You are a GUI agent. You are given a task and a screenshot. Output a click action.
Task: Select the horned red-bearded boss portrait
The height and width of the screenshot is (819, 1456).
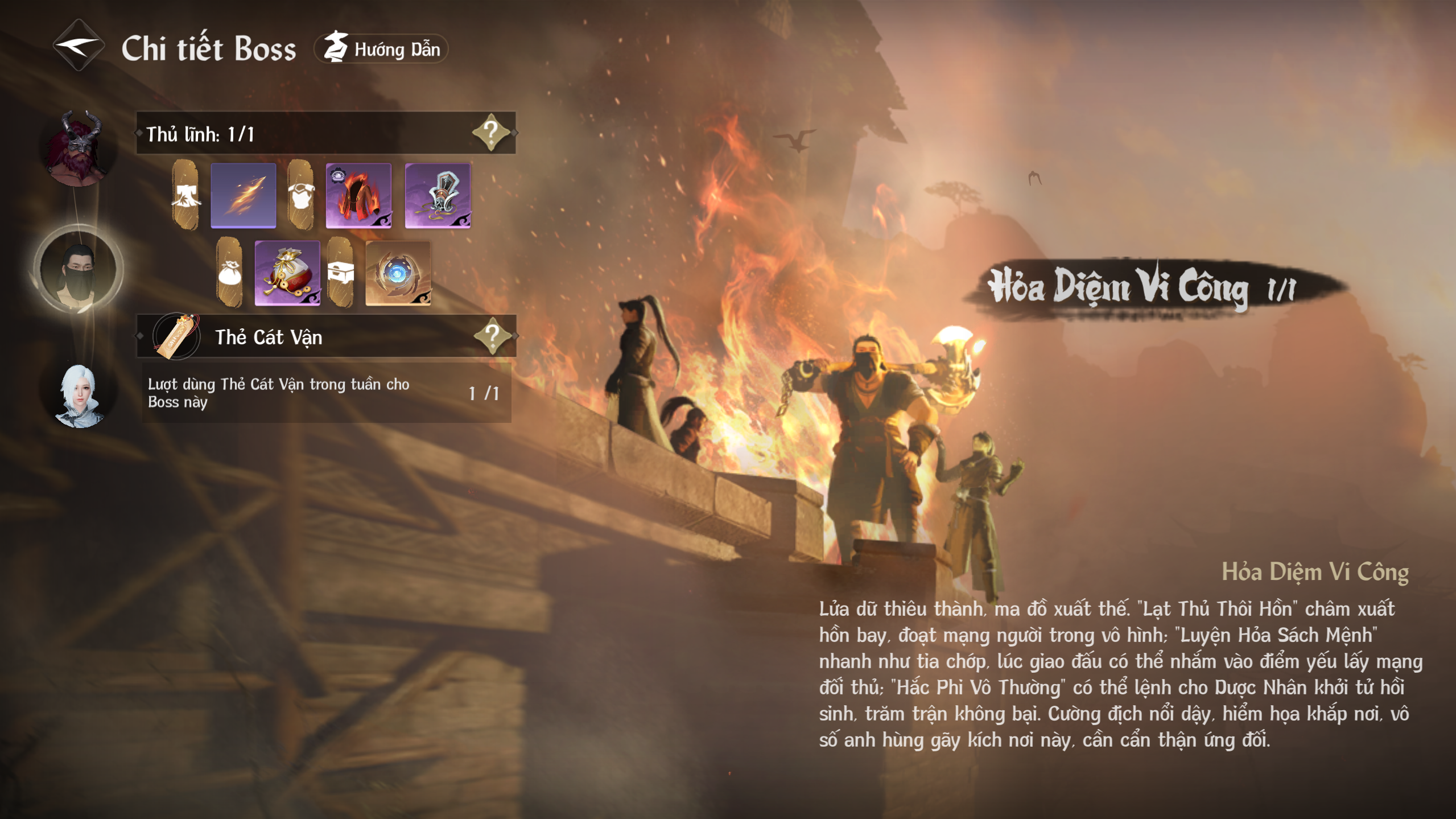point(78,148)
